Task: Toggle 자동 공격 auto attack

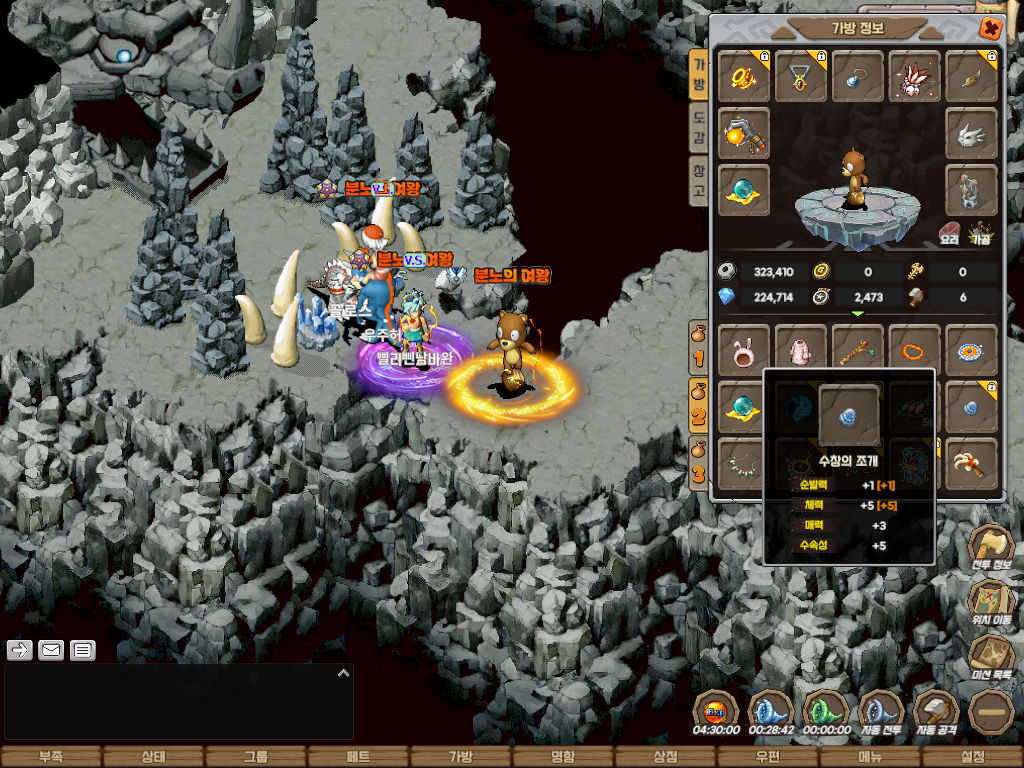Action: 936,712
